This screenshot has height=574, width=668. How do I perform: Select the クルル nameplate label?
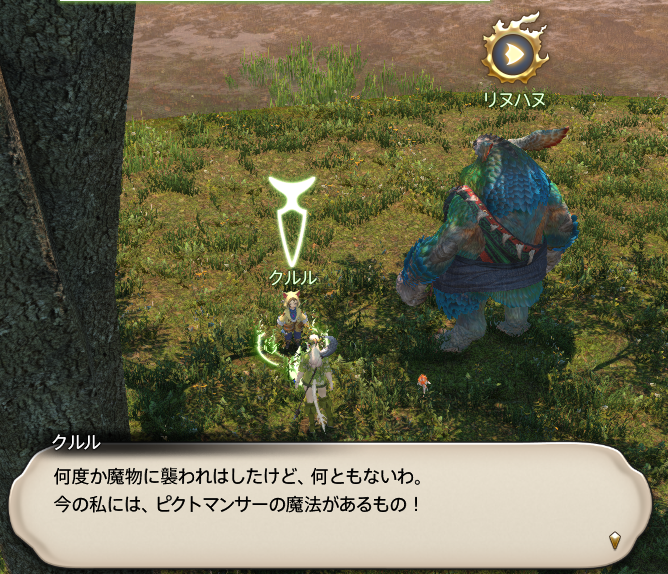point(293,277)
